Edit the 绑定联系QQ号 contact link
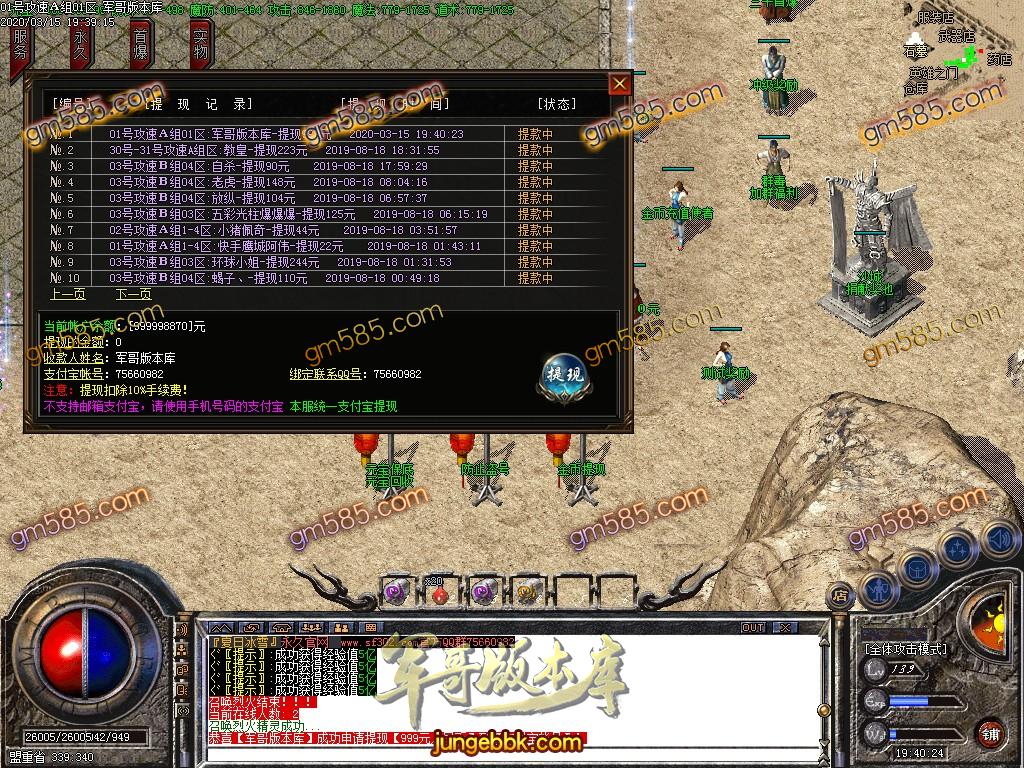Image resolution: width=1024 pixels, height=768 pixels. pos(397,374)
